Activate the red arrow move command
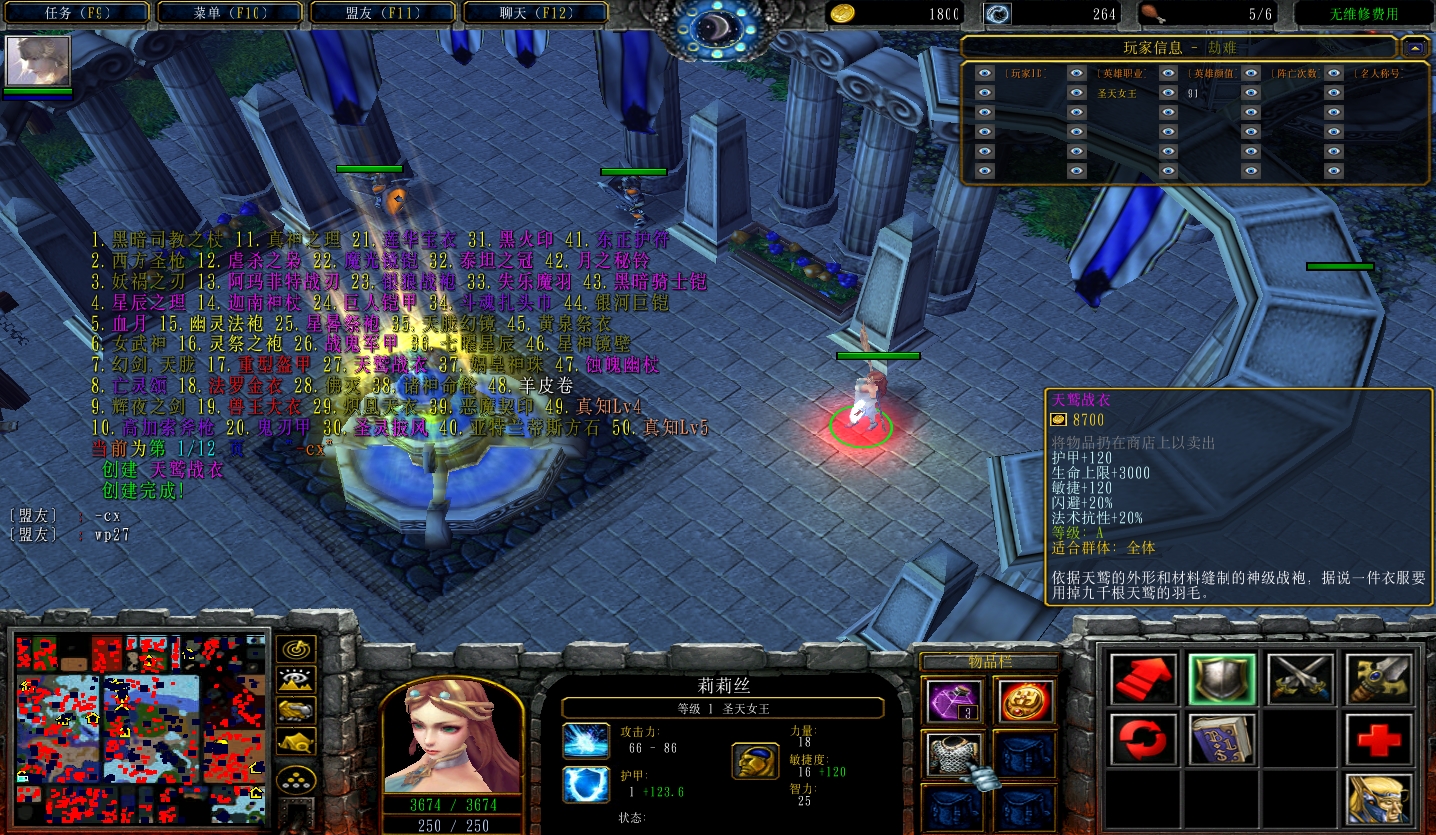Screen dimensions: 1436x835 click(1141, 679)
